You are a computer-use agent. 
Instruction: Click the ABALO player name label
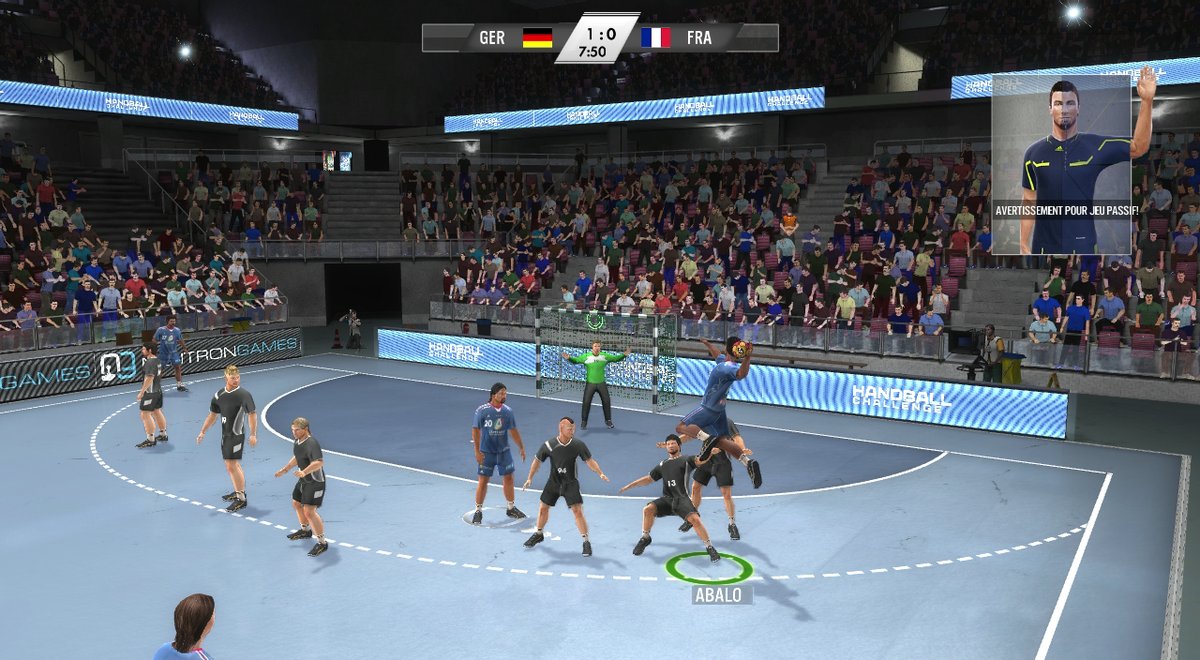[x=717, y=595]
